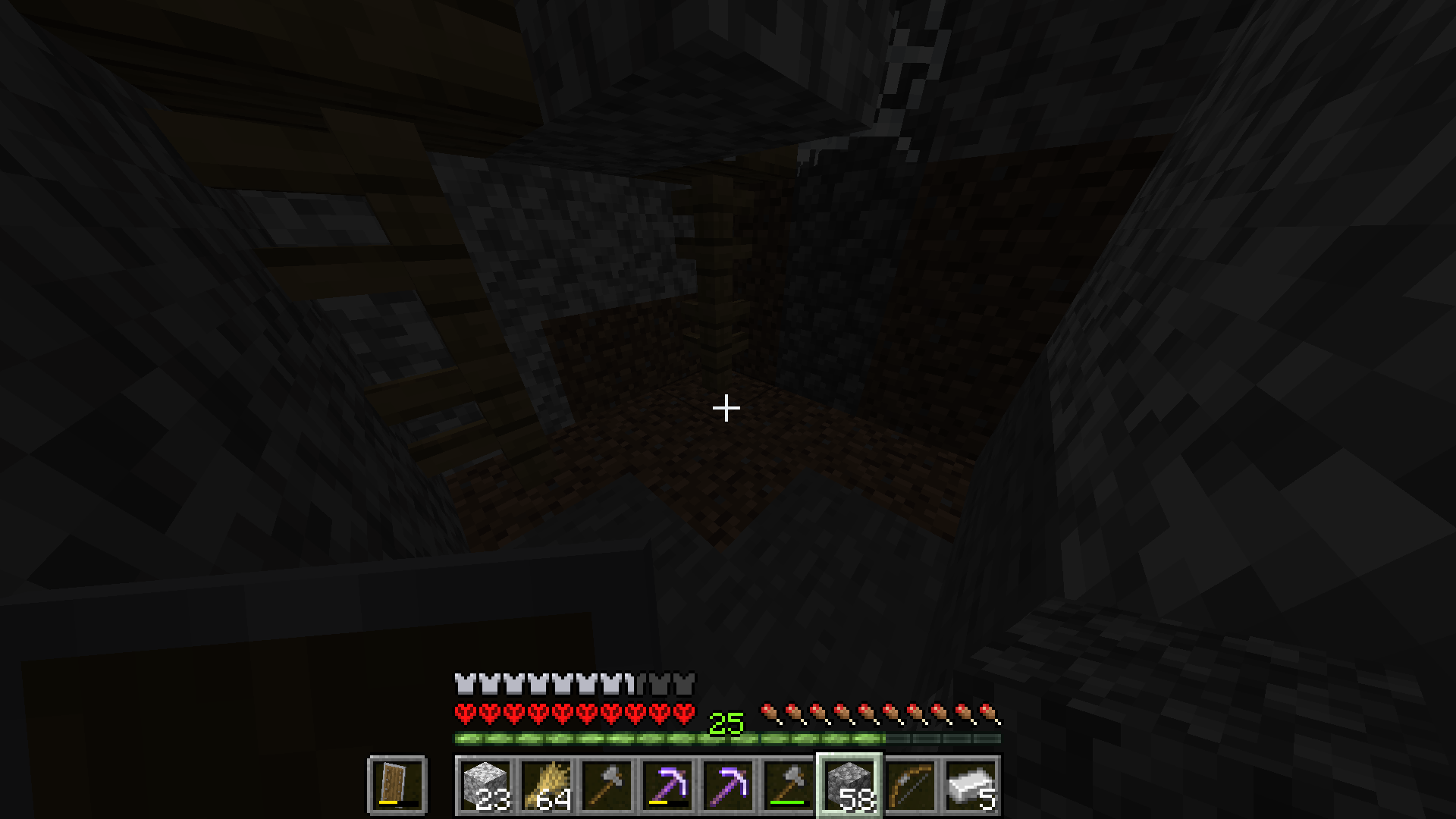Image resolution: width=1456 pixels, height=819 pixels.
Task: Click the crosshair at screen center
Action: point(726,409)
